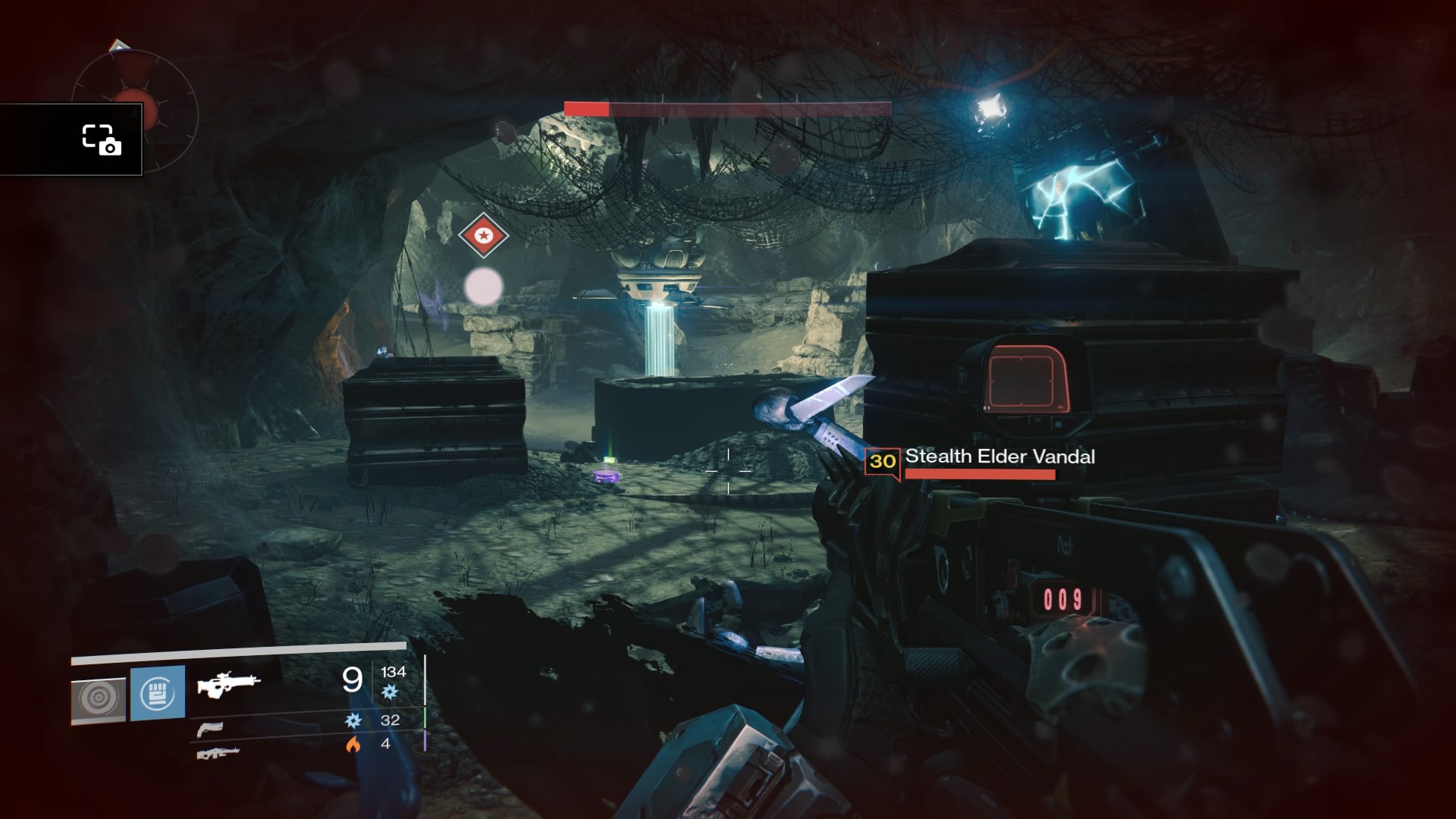The image size is (1456, 819).
Task: Activate the melee fist ability icon
Action: 158,693
